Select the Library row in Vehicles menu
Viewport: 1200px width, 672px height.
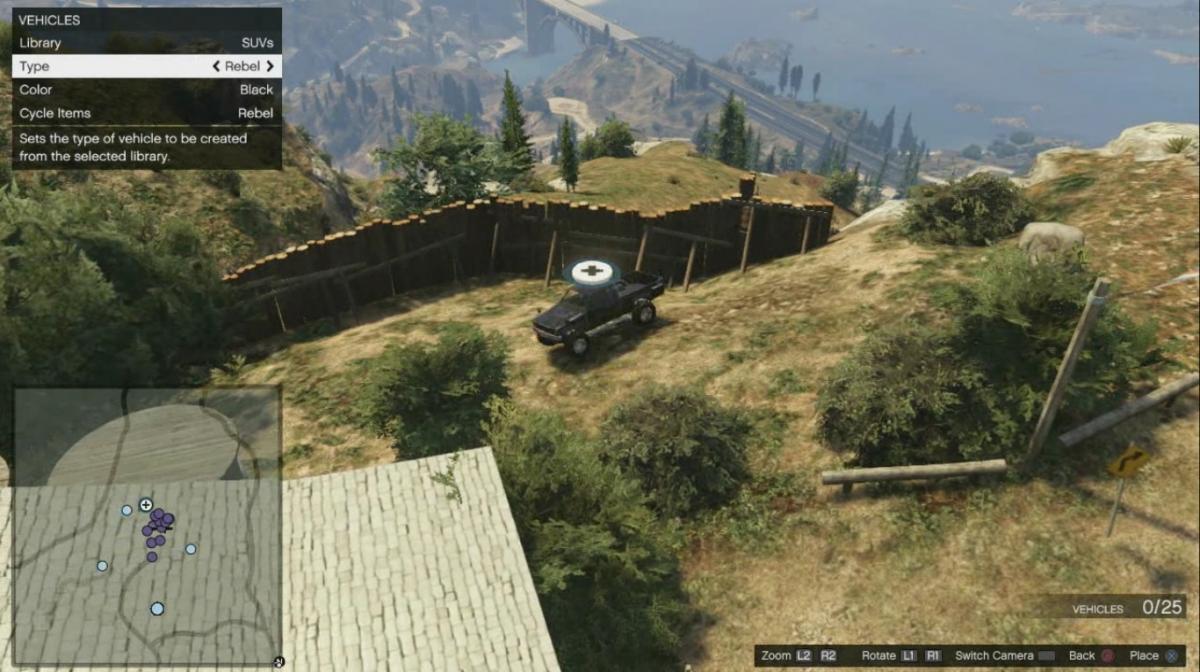tap(146, 43)
